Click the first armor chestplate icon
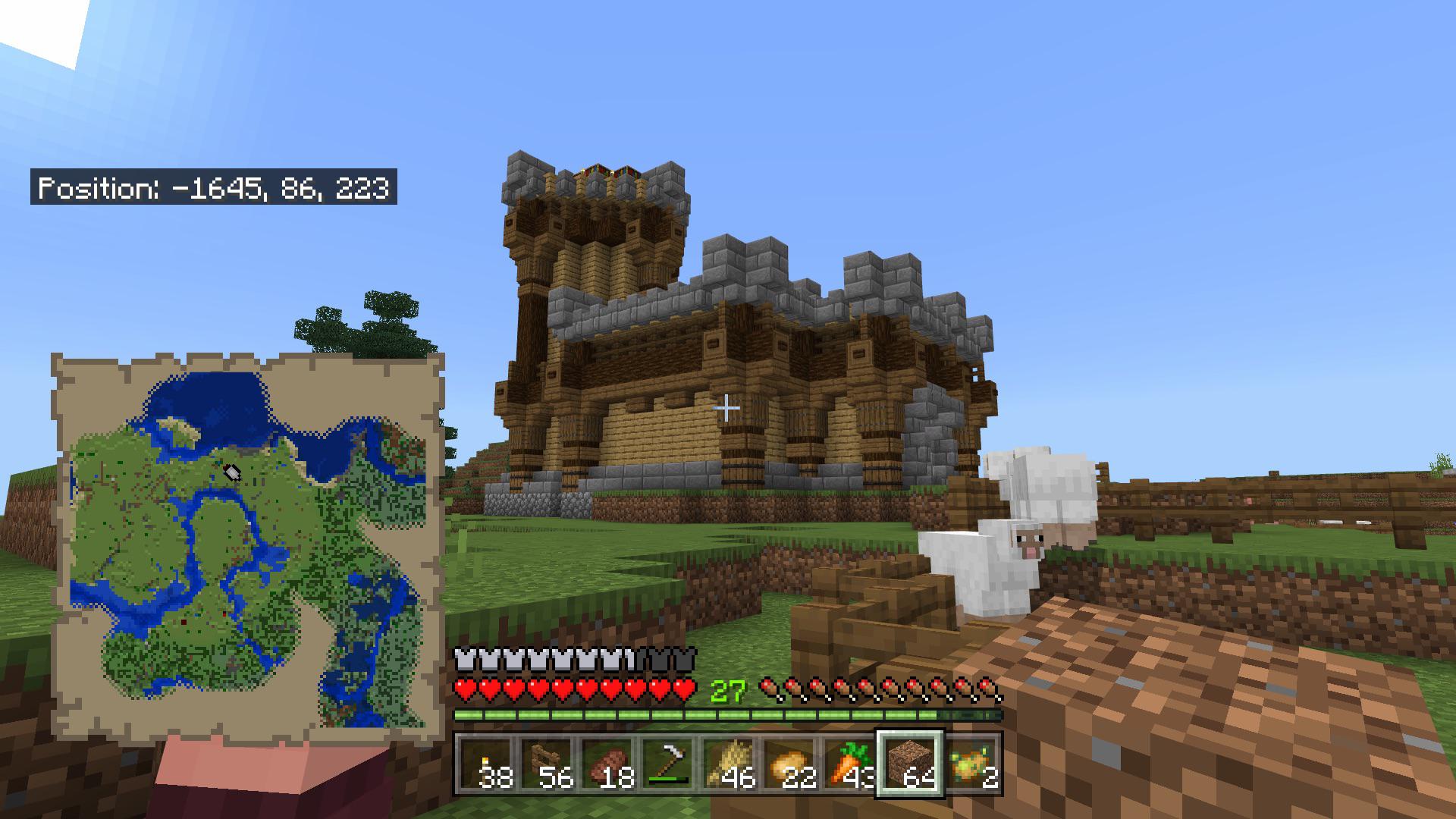The width and height of the screenshot is (1456, 819). [463, 657]
